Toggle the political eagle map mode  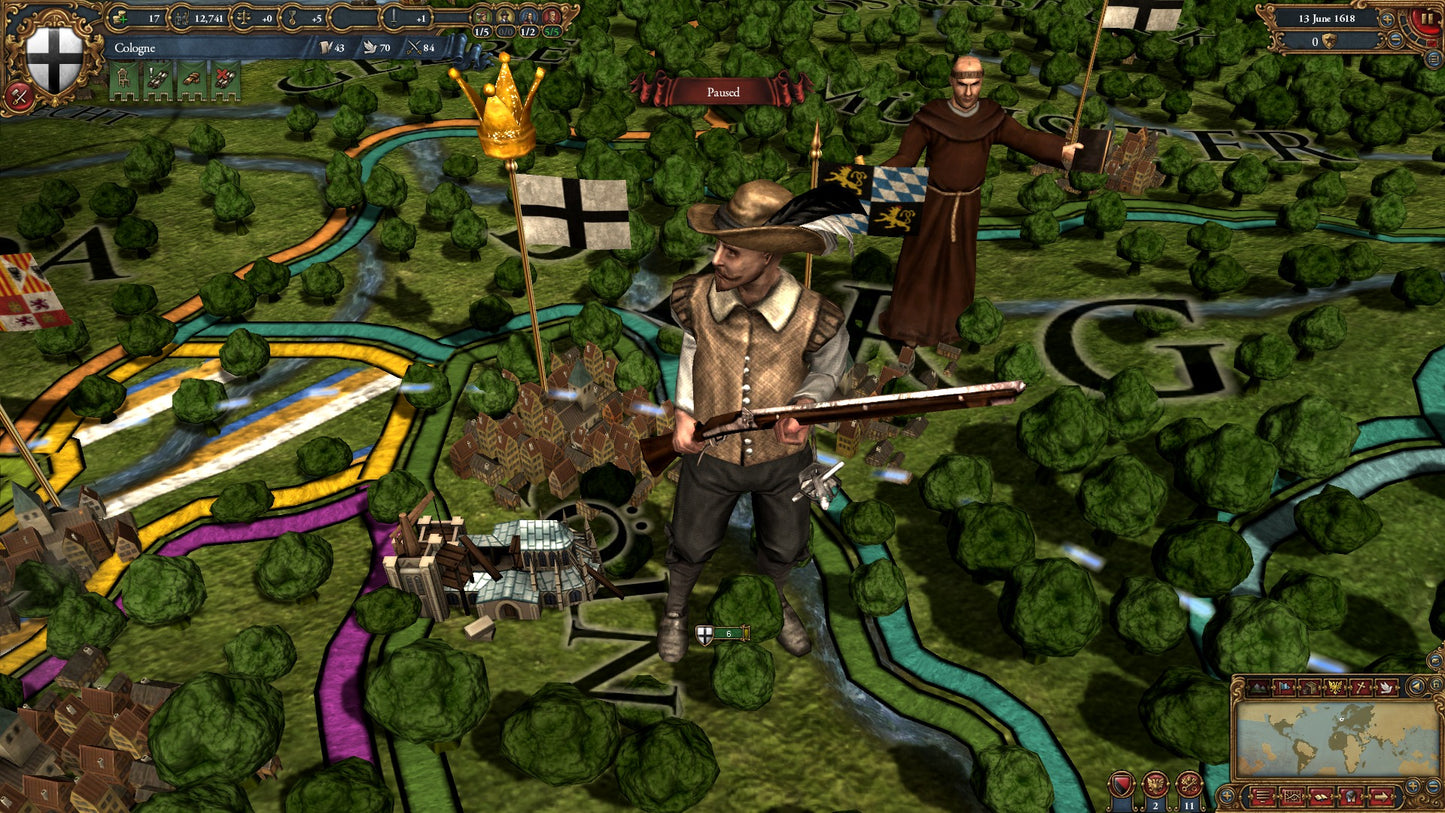point(1334,687)
